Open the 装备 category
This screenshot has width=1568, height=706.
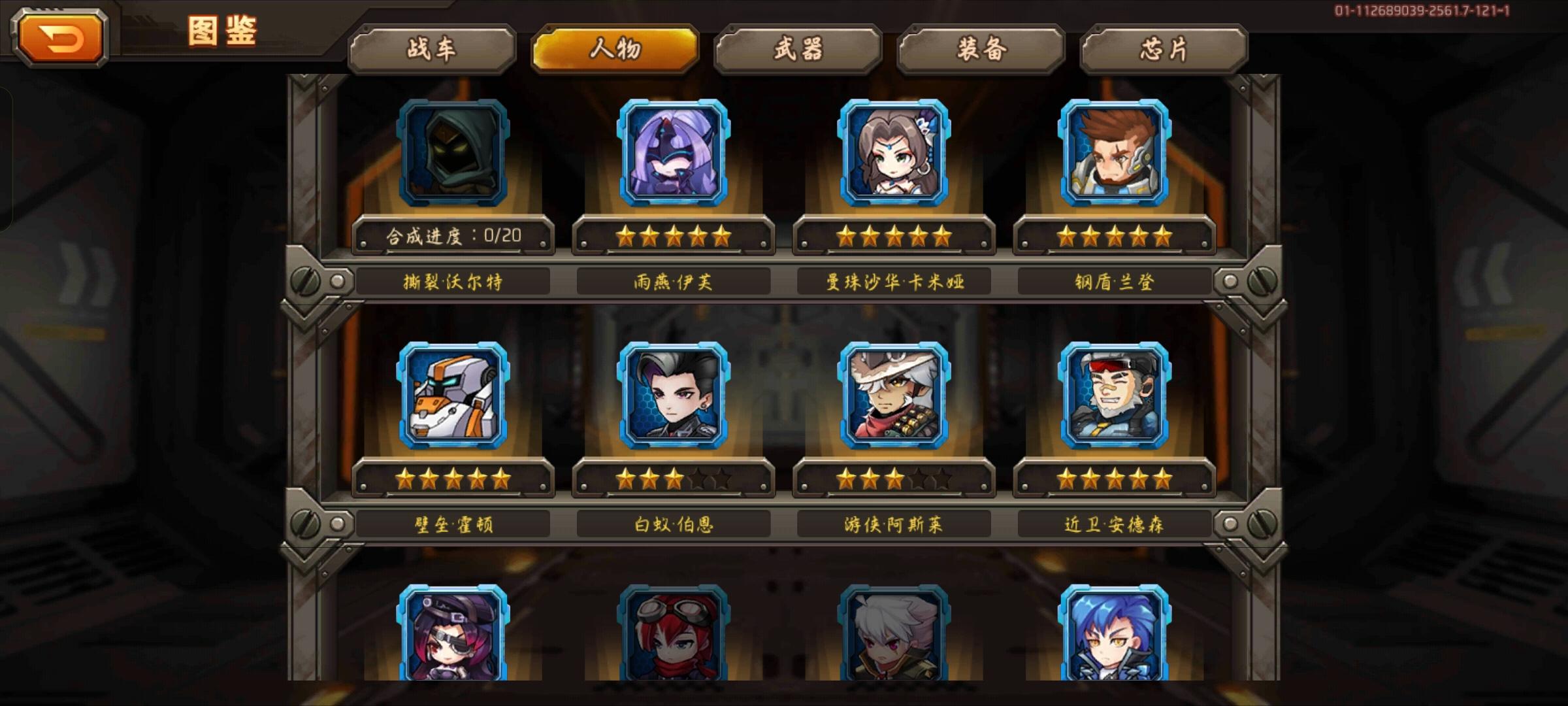coord(979,50)
